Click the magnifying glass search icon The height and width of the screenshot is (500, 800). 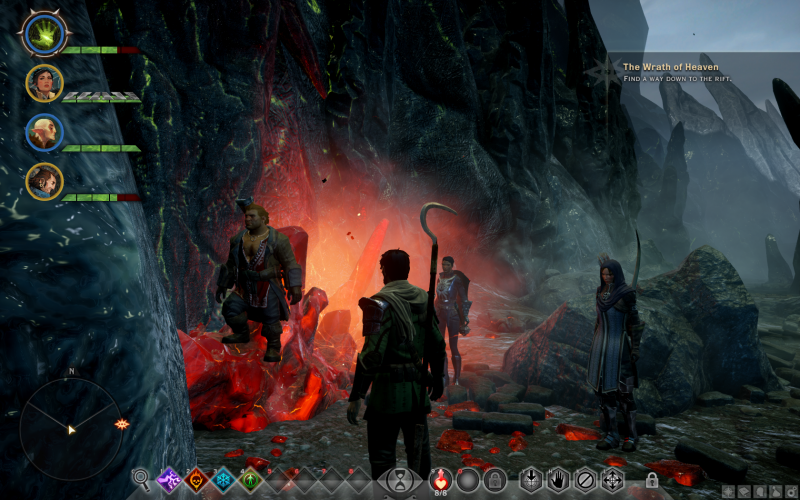coord(142,479)
